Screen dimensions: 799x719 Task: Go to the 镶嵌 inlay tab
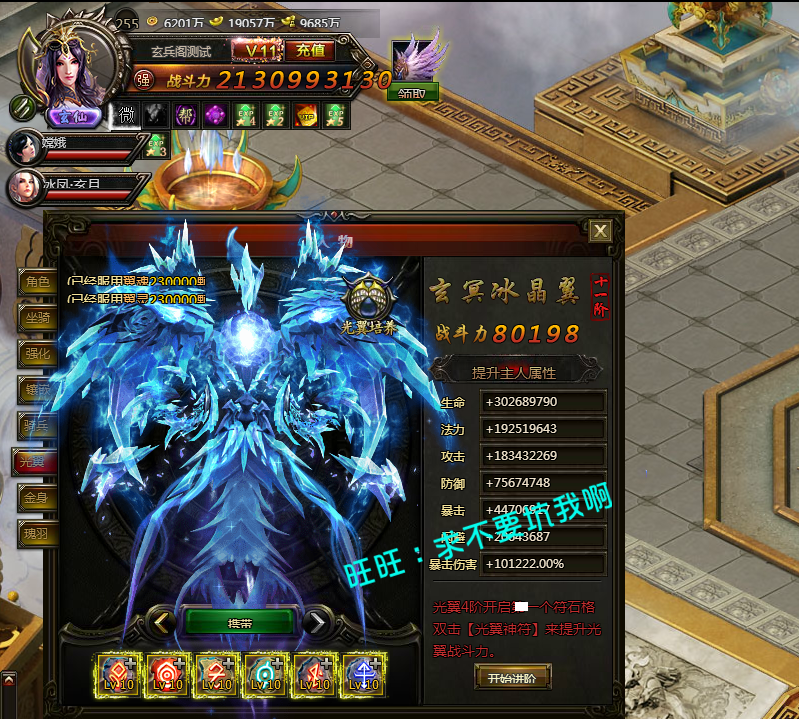click(x=37, y=390)
